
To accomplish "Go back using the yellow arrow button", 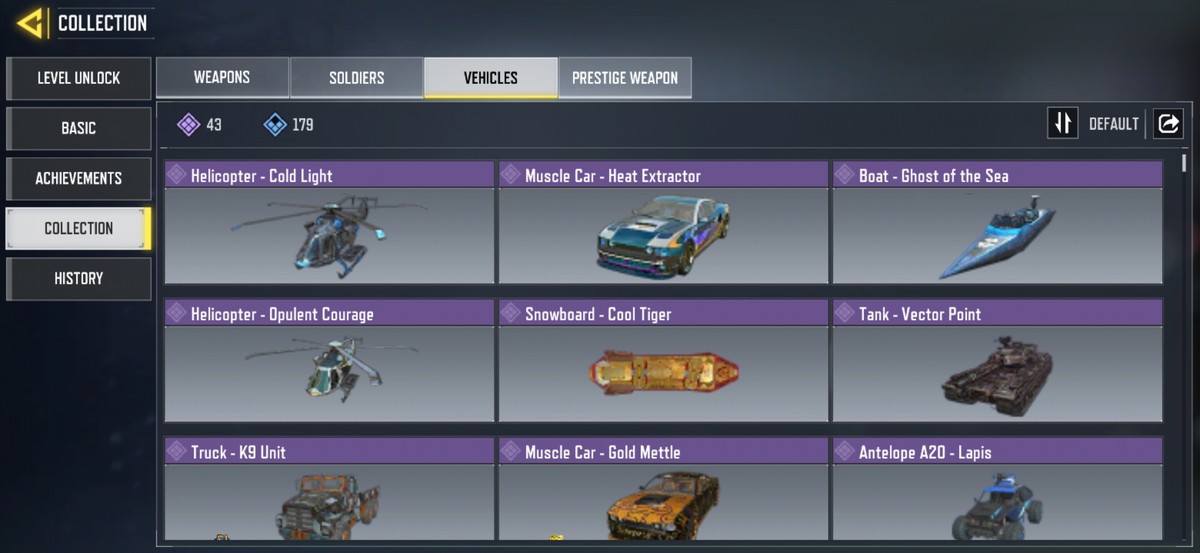I will [x=30, y=22].
